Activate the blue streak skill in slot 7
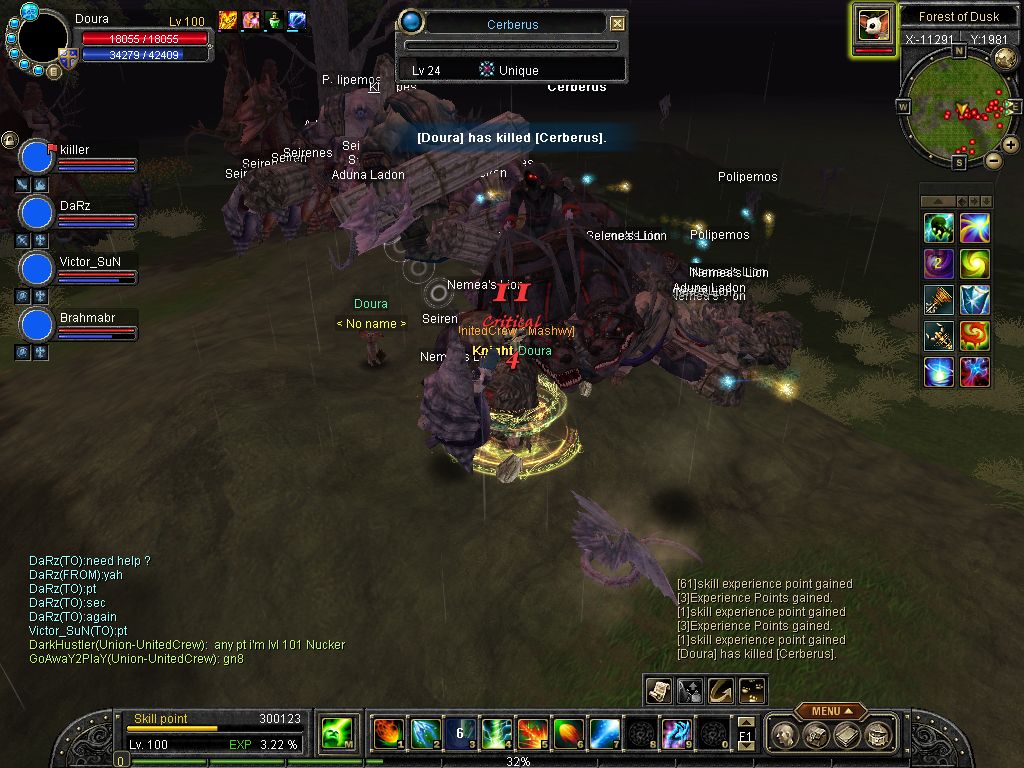This screenshot has height=768, width=1024. pyautogui.click(x=603, y=734)
